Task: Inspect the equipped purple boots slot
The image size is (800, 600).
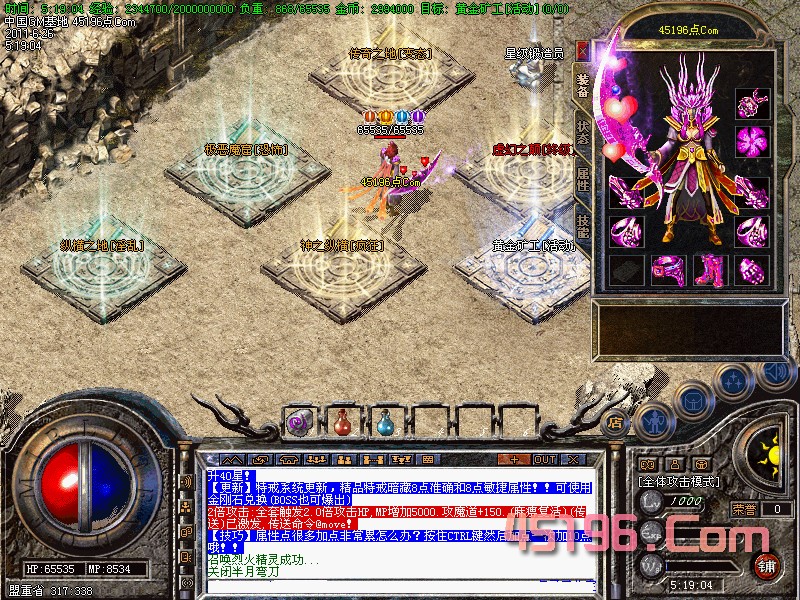Action: click(x=709, y=270)
